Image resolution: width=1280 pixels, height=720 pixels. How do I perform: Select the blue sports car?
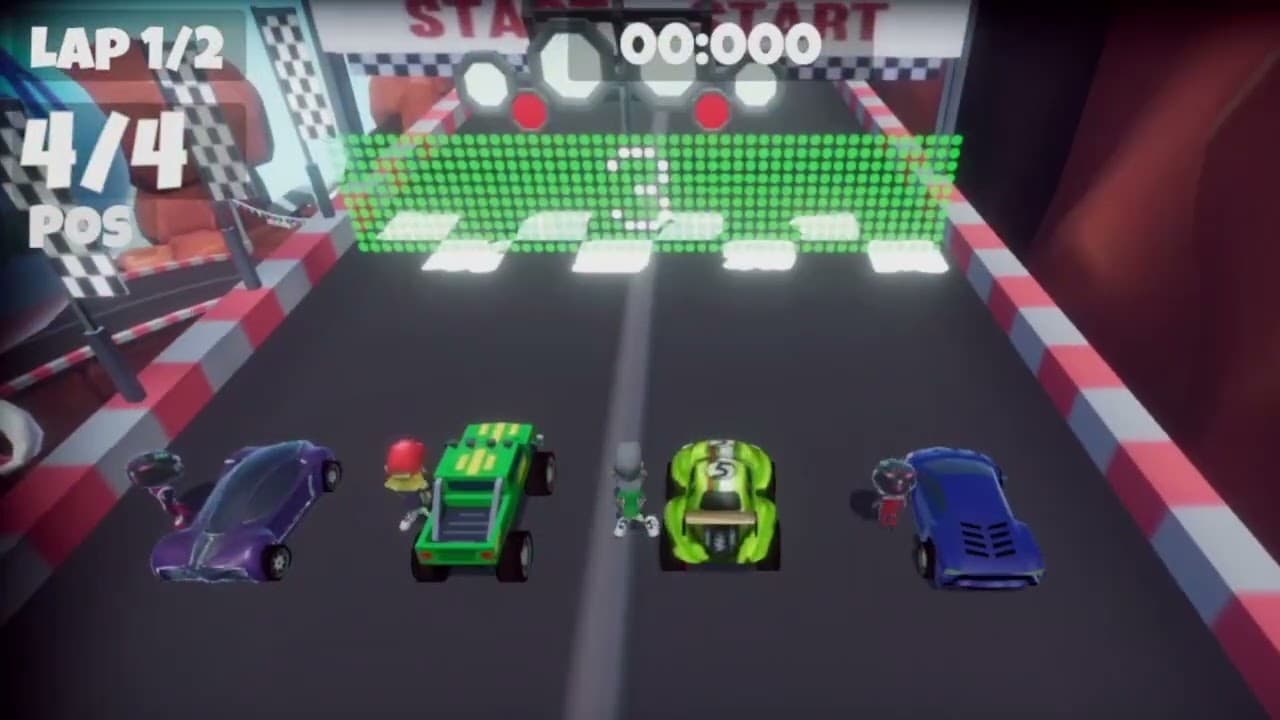tap(975, 515)
